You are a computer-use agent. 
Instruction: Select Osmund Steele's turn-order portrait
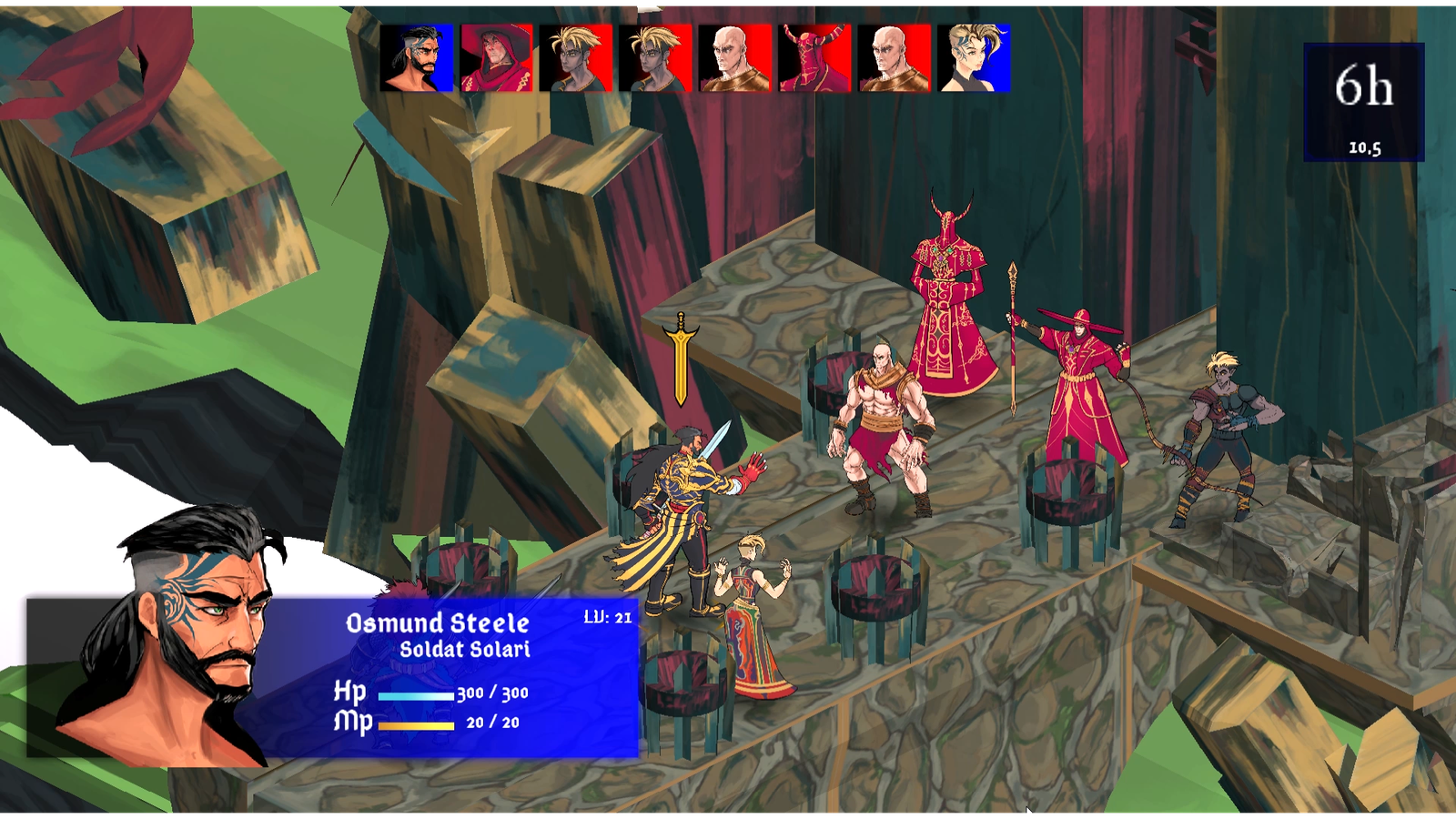point(417,58)
